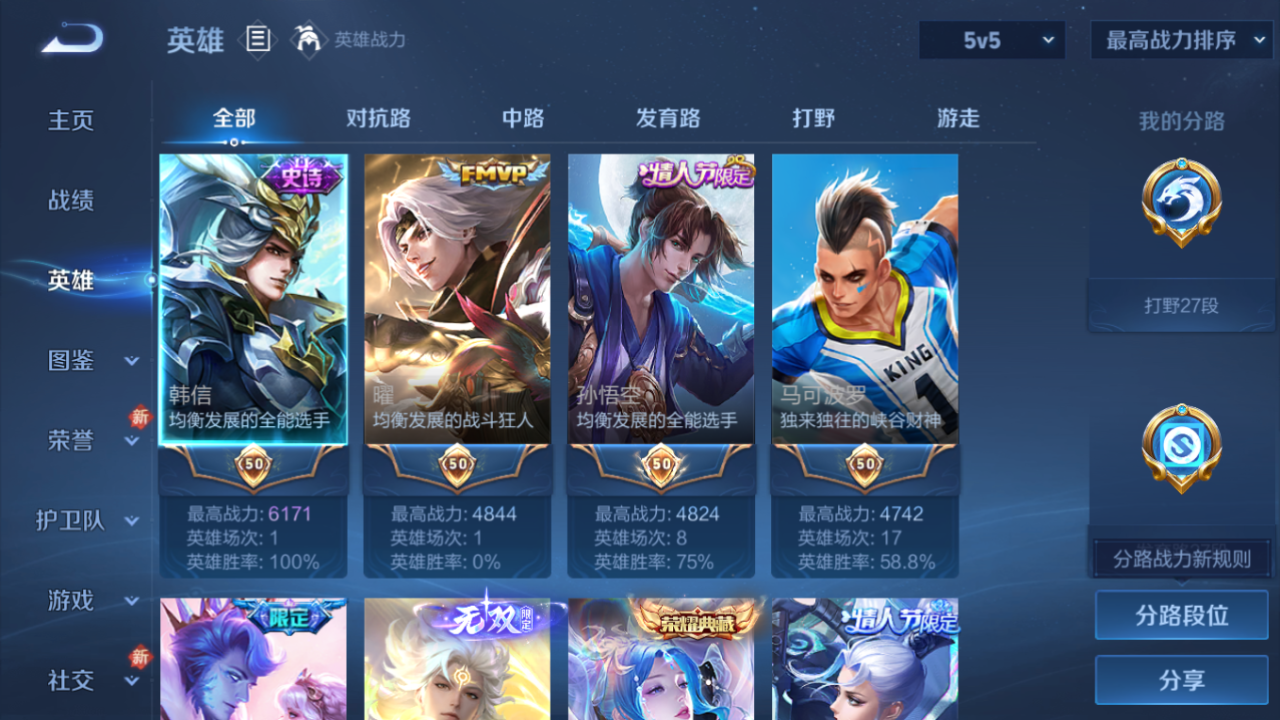Open the 最高战力排序 sorting dropdown
The image size is (1280, 720).
pyautogui.click(x=1180, y=41)
